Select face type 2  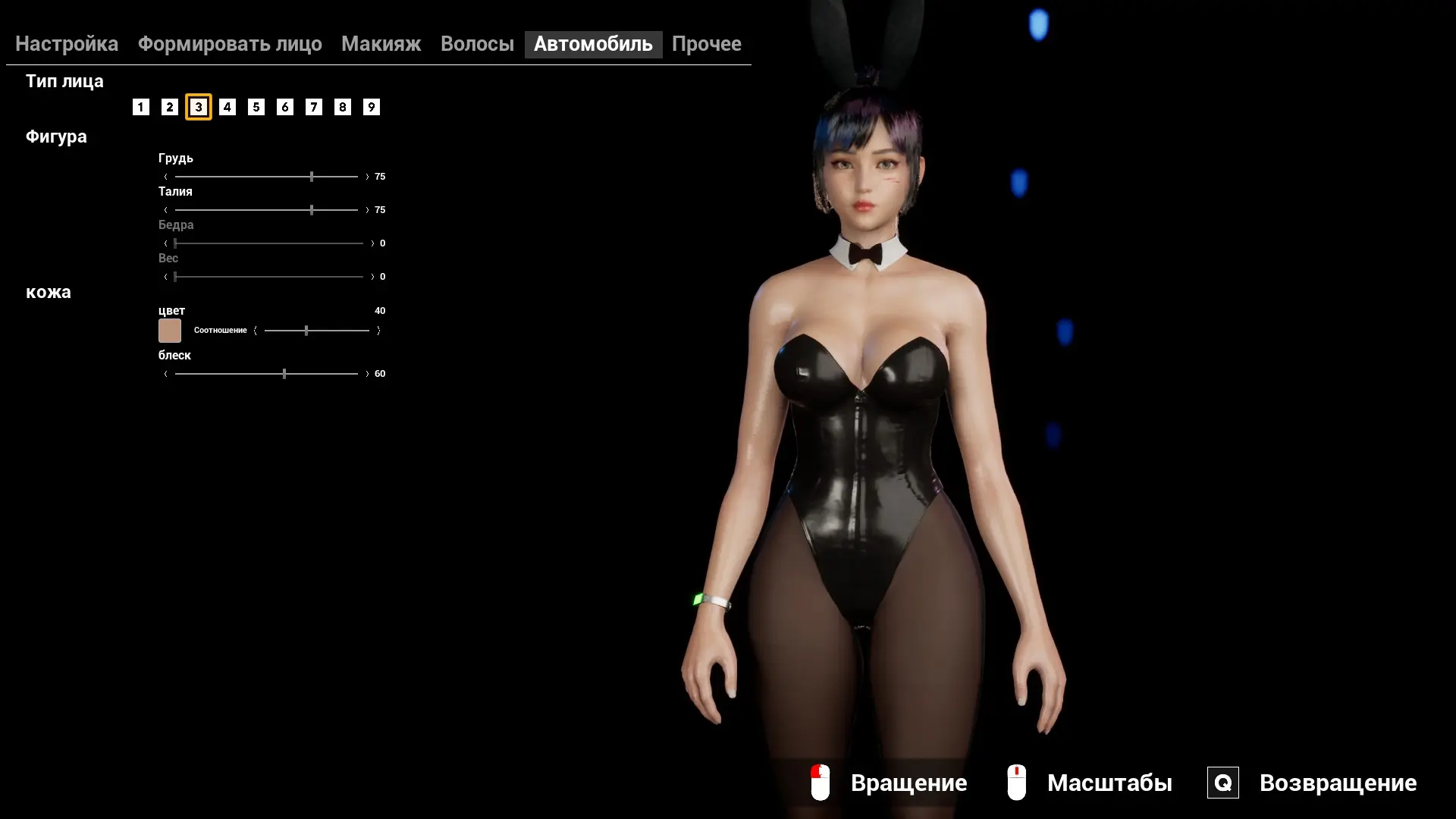click(x=170, y=107)
